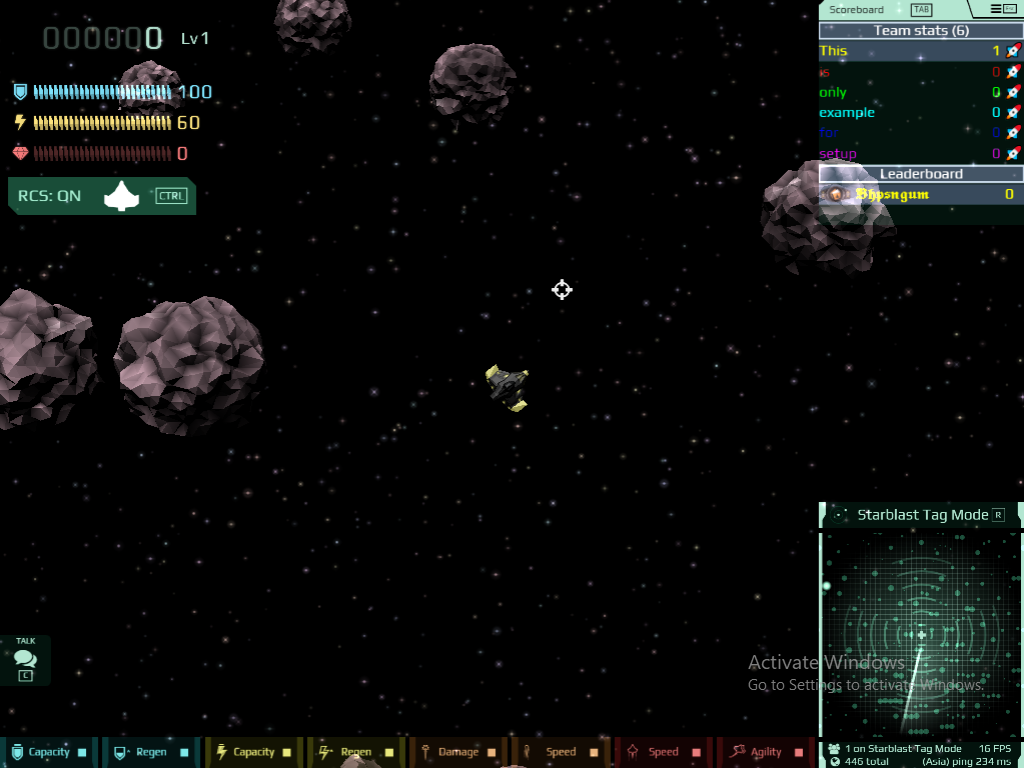
Task: Upgrade cyan shield Capacity
Action: coord(49,752)
